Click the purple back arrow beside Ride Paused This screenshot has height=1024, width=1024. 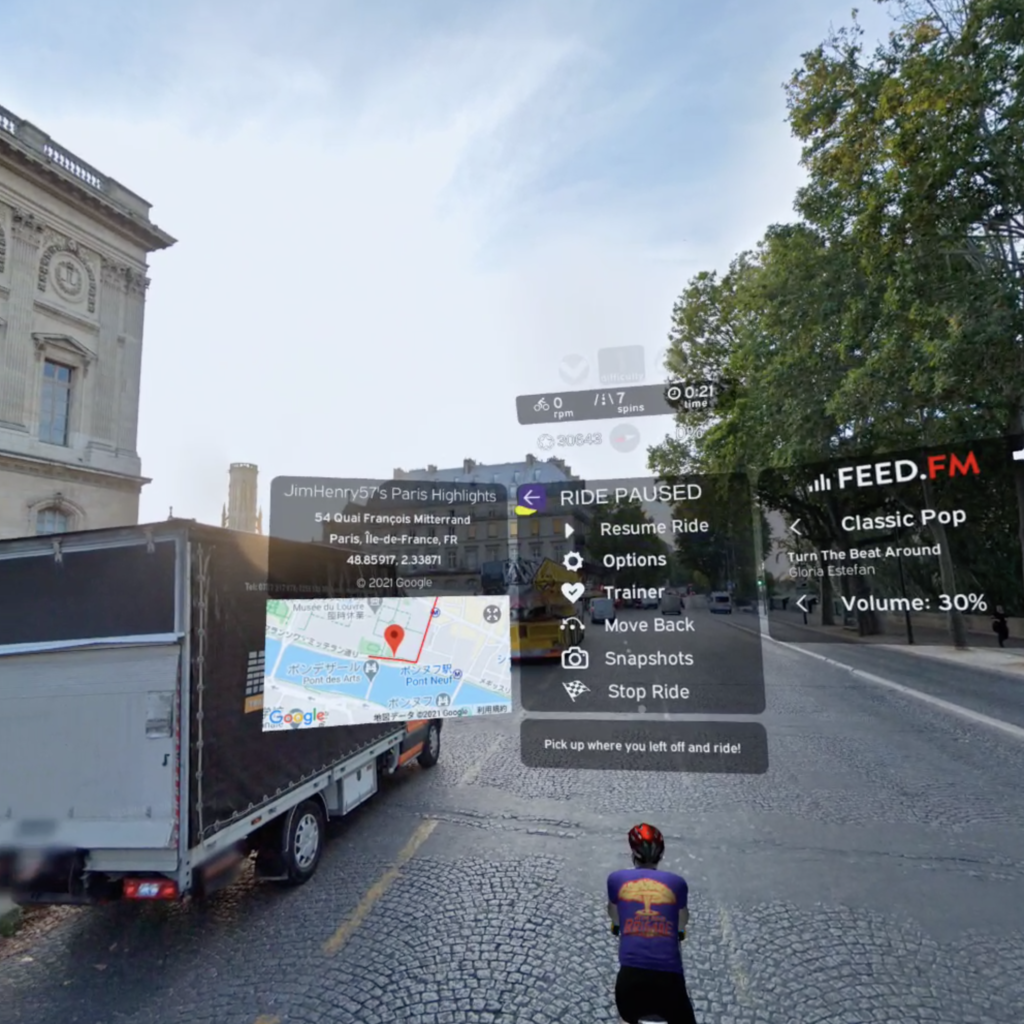(531, 497)
